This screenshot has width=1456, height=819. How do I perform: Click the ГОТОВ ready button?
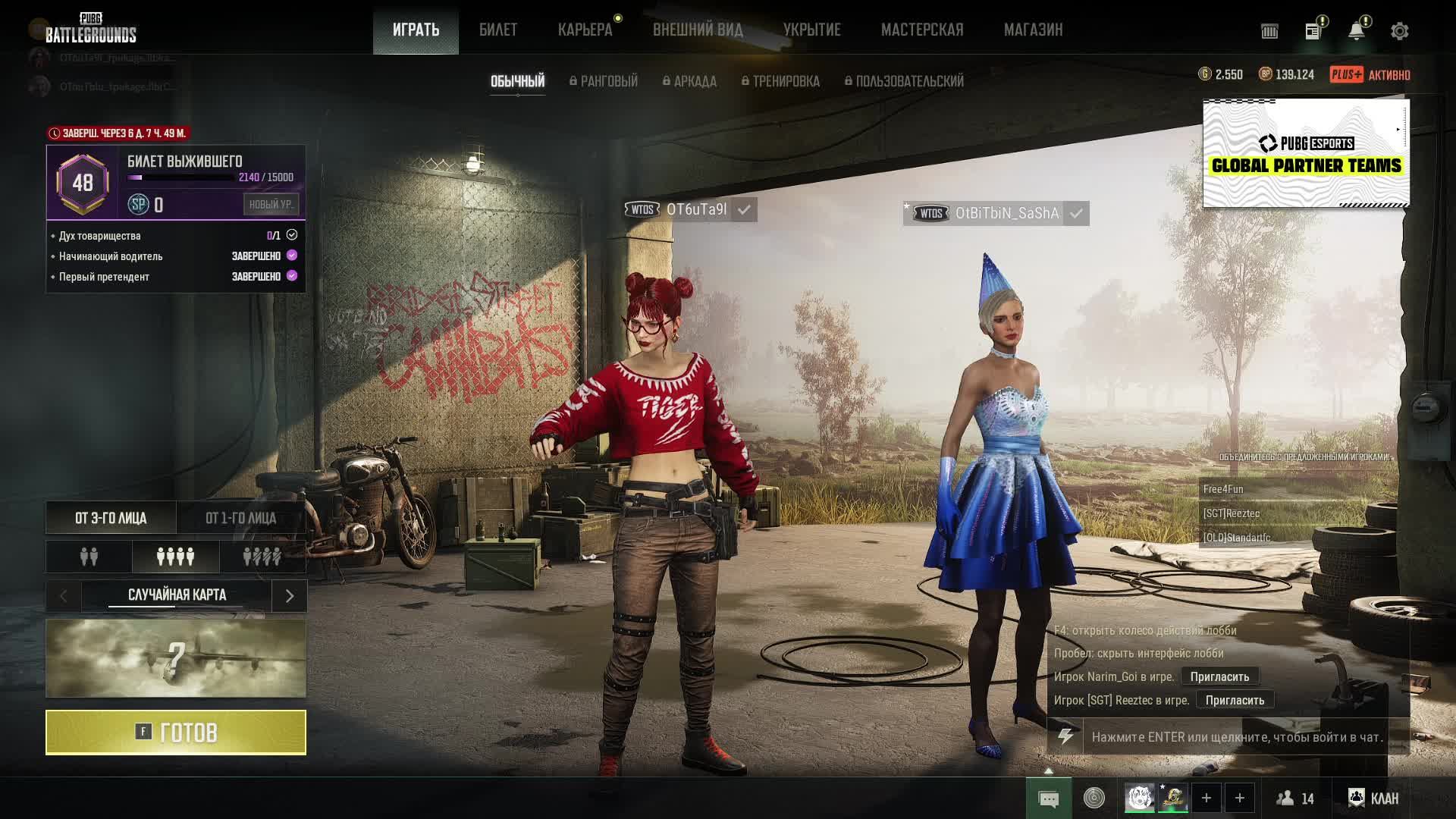pyautogui.click(x=176, y=733)
